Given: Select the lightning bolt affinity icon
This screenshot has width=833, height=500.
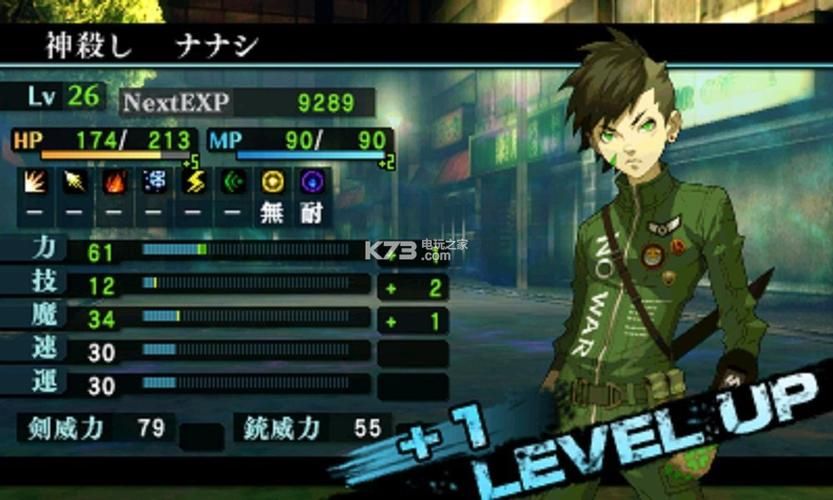Looking at the screenshot, I should click(x=191, y=183).
